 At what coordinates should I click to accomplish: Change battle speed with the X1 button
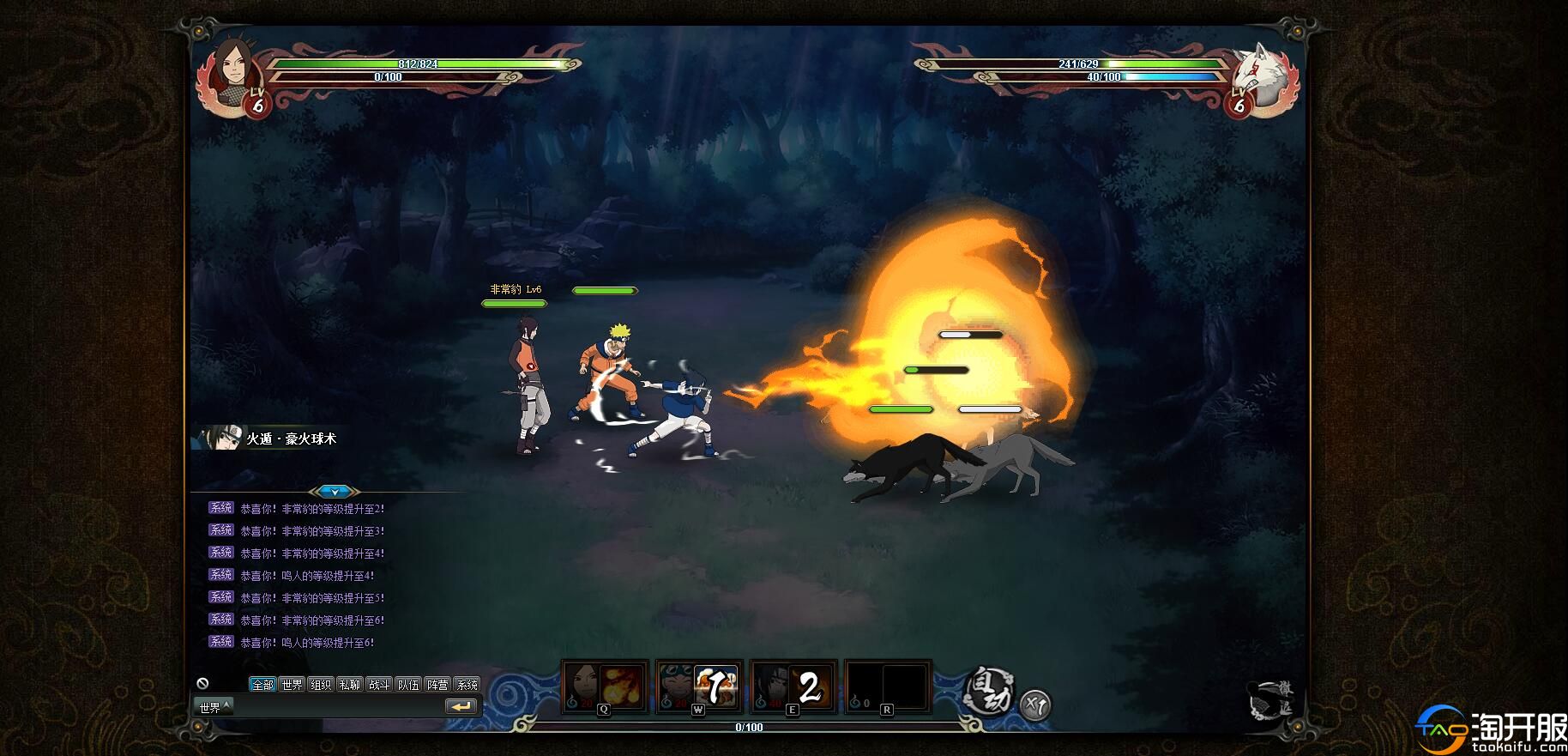pyautogui.click(x=1035, y=705)
